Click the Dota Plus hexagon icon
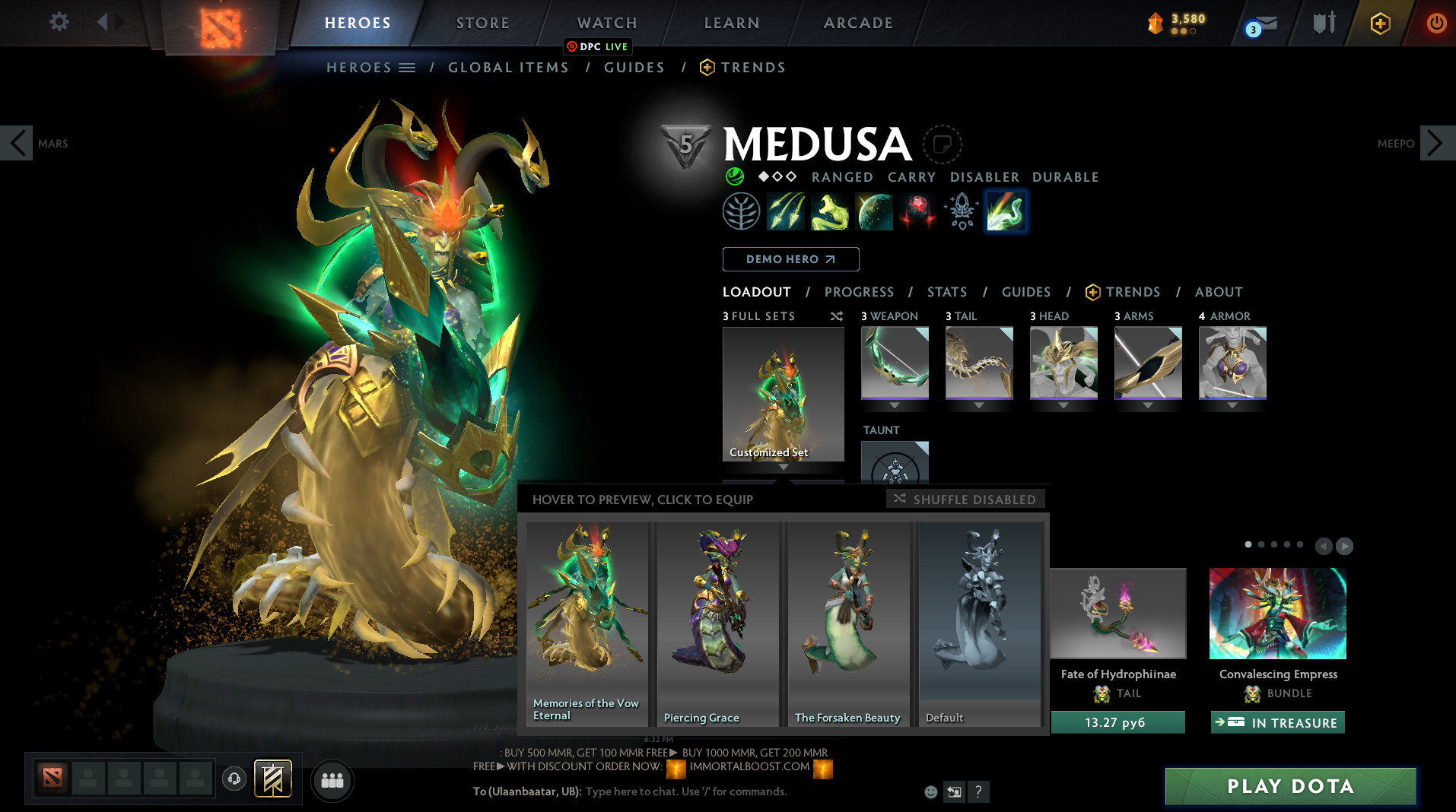 tap(1379, 23)
